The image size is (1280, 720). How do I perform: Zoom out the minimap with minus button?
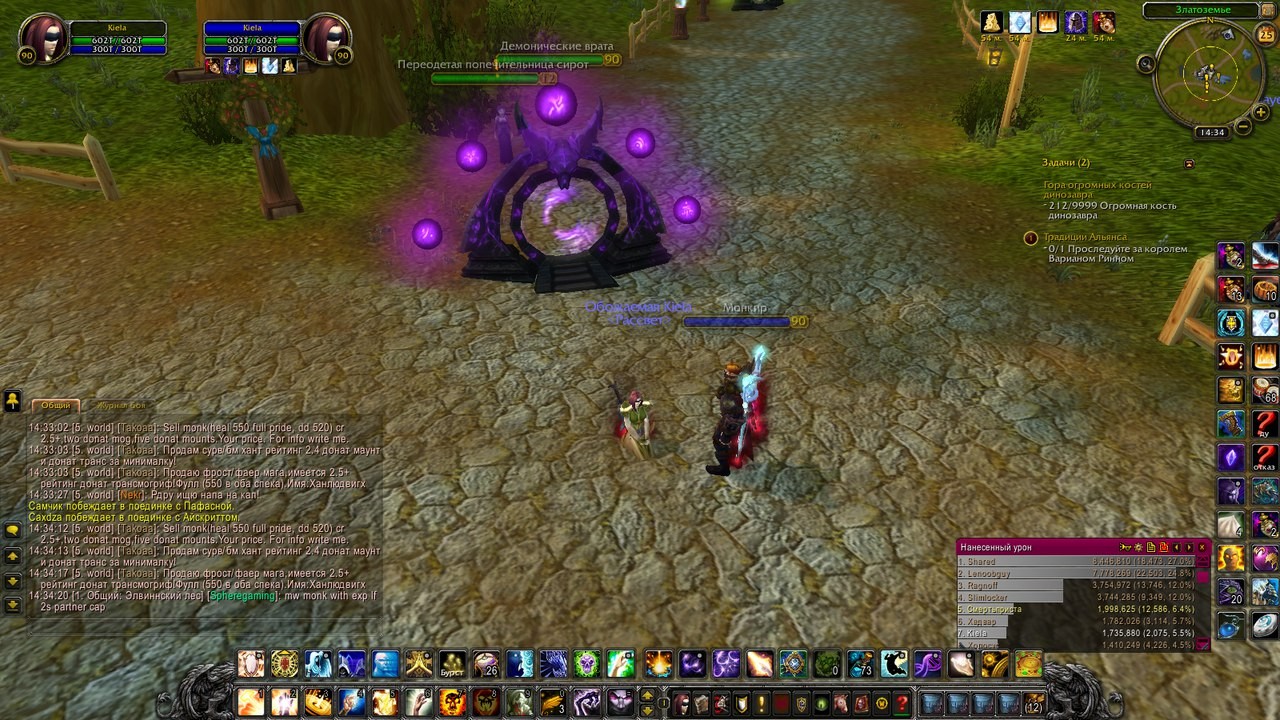pyautogui.click(x=1243, y=127)
